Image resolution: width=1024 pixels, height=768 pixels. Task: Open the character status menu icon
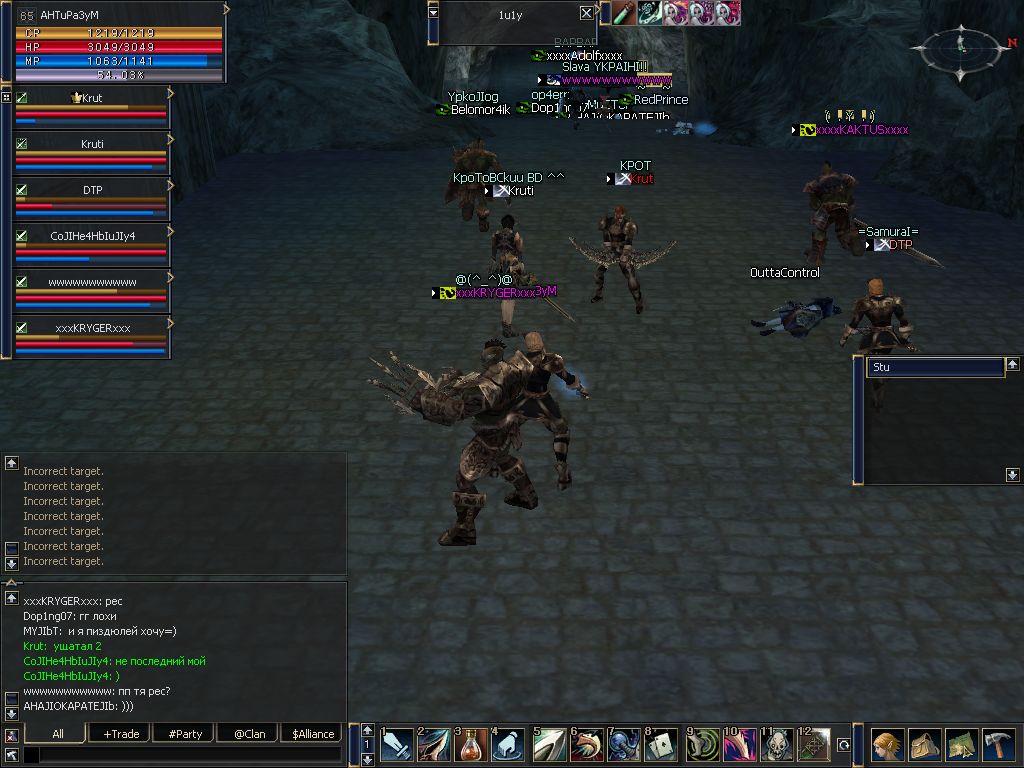885,745
